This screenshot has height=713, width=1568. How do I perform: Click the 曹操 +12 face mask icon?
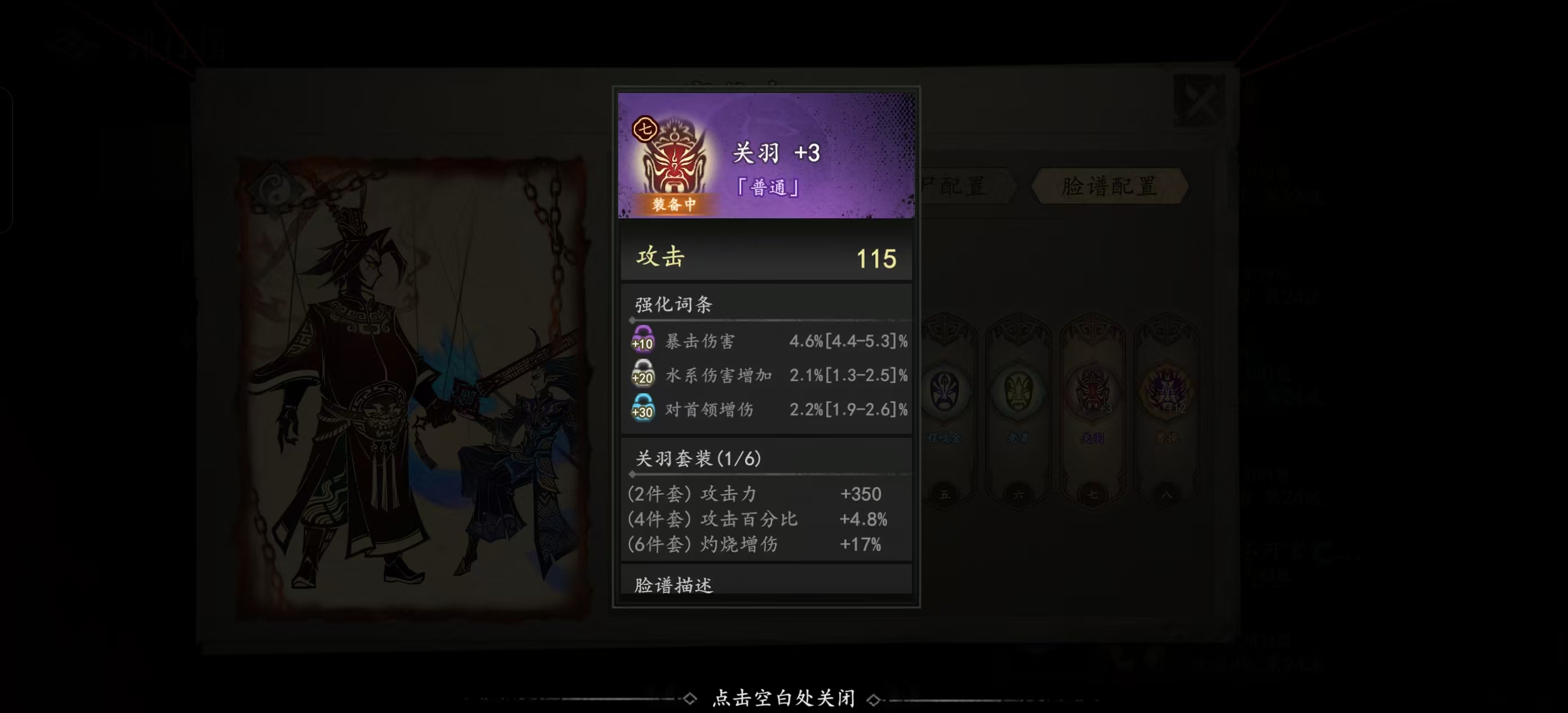(x=1168, y=393)
